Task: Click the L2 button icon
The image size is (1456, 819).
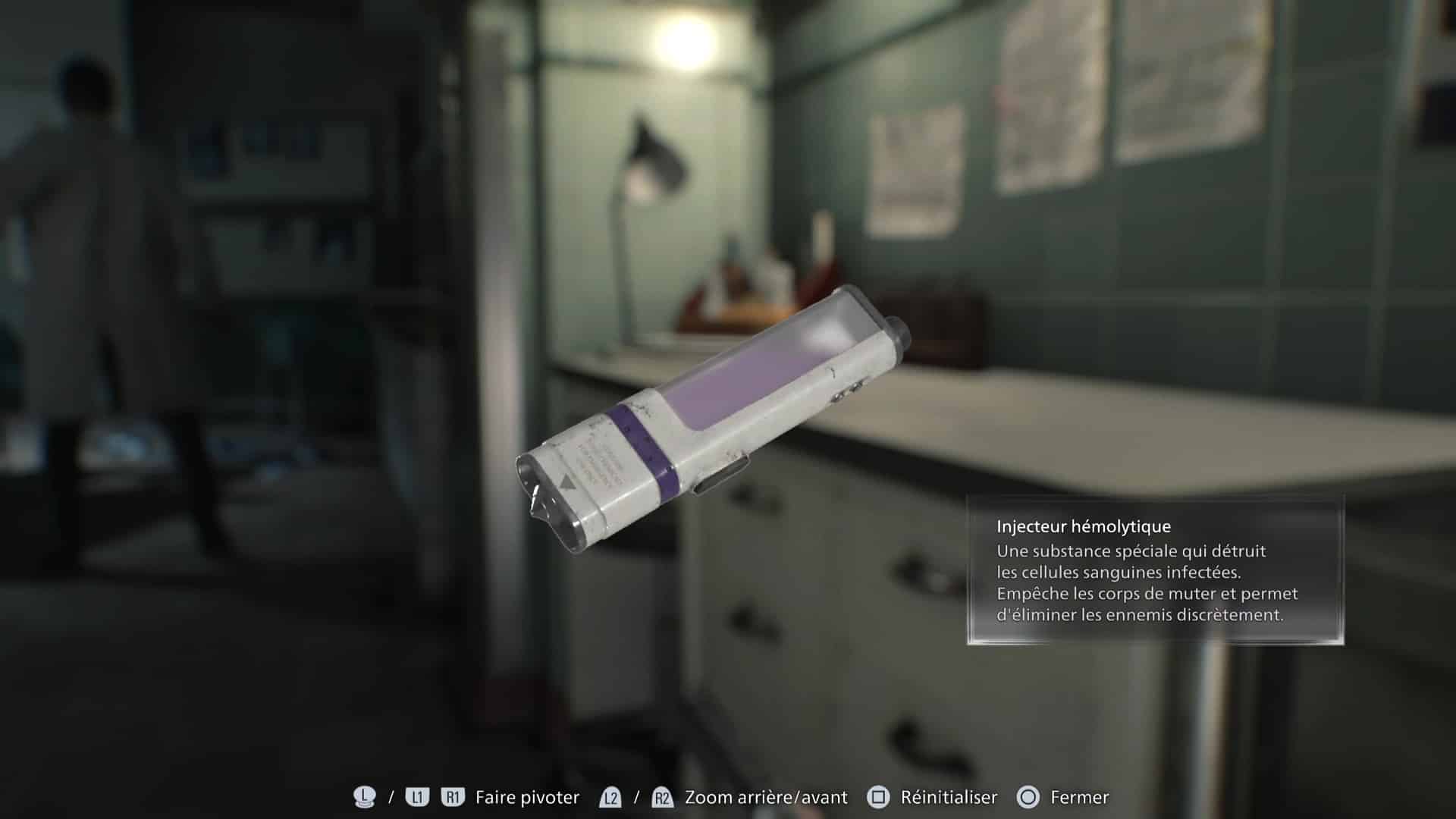Action: point(610,797)
